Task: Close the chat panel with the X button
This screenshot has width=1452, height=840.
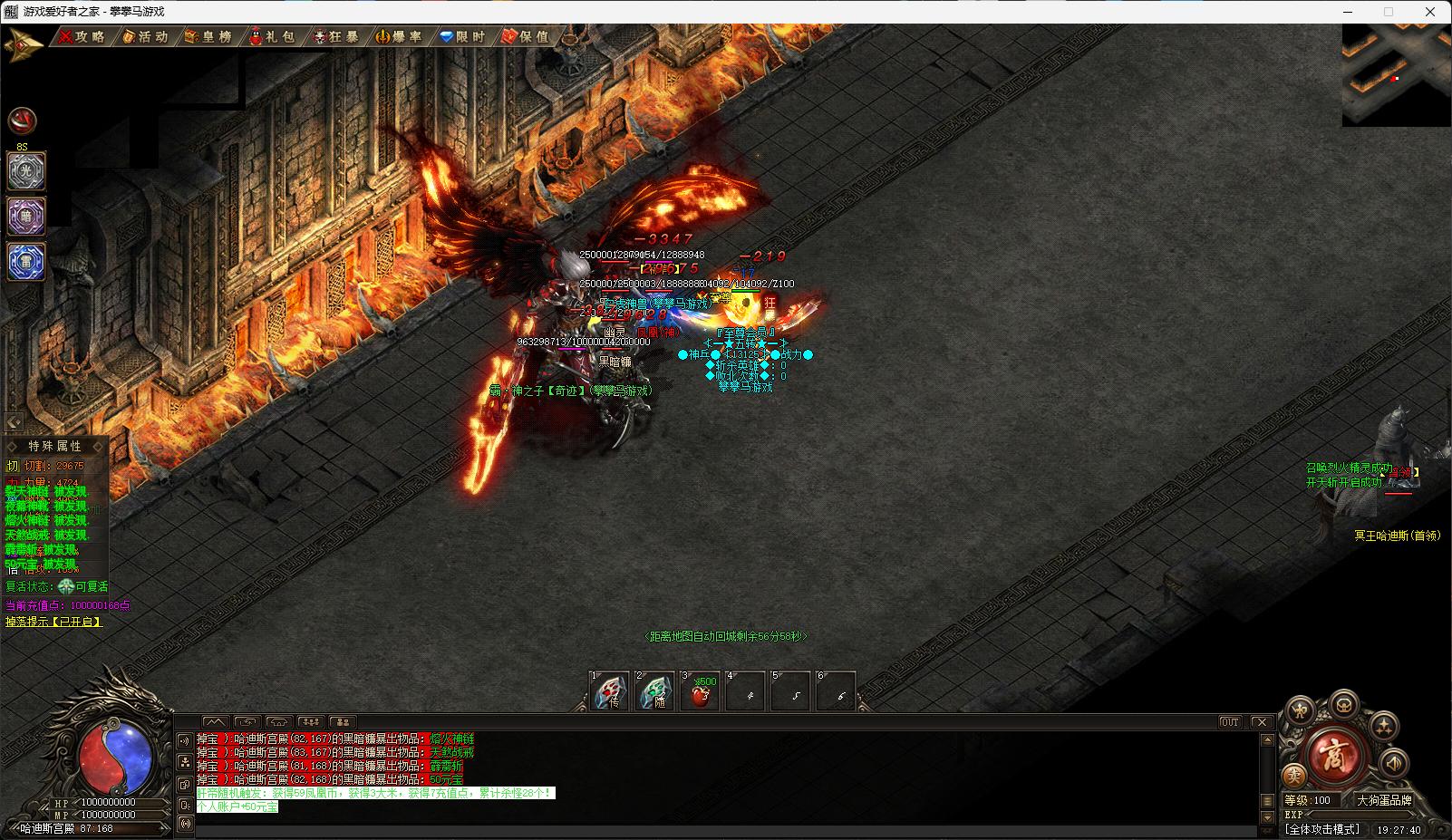Action: (1261, 722)
